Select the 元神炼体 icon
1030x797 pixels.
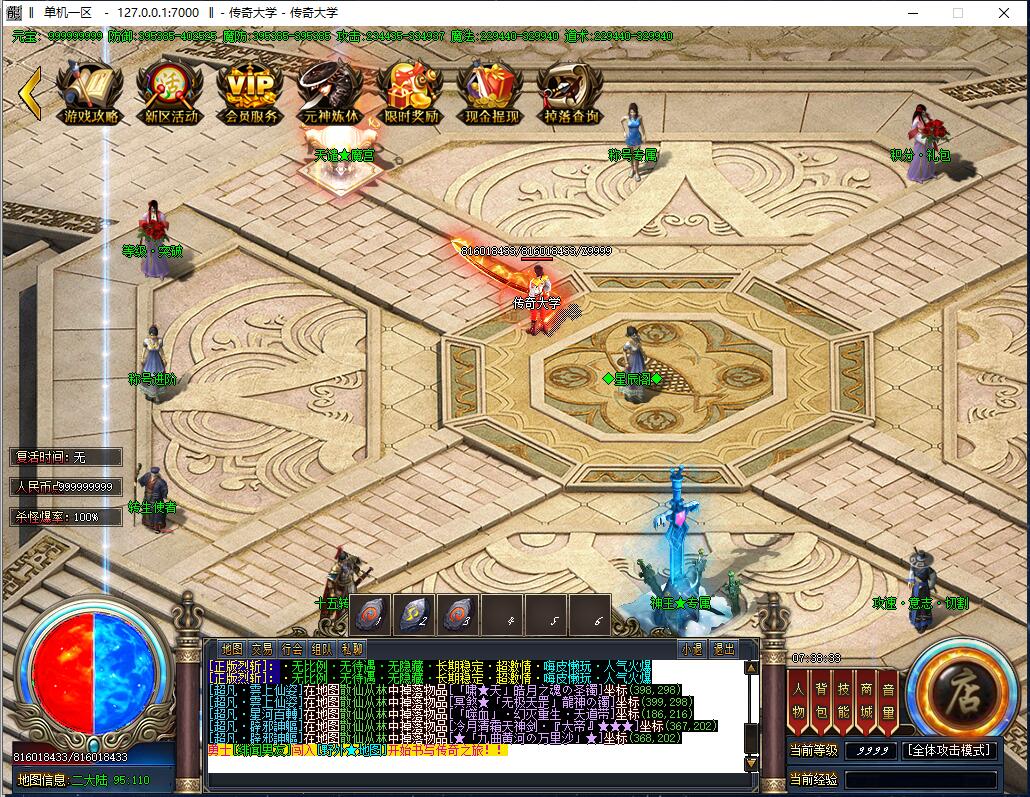point(330,91)
